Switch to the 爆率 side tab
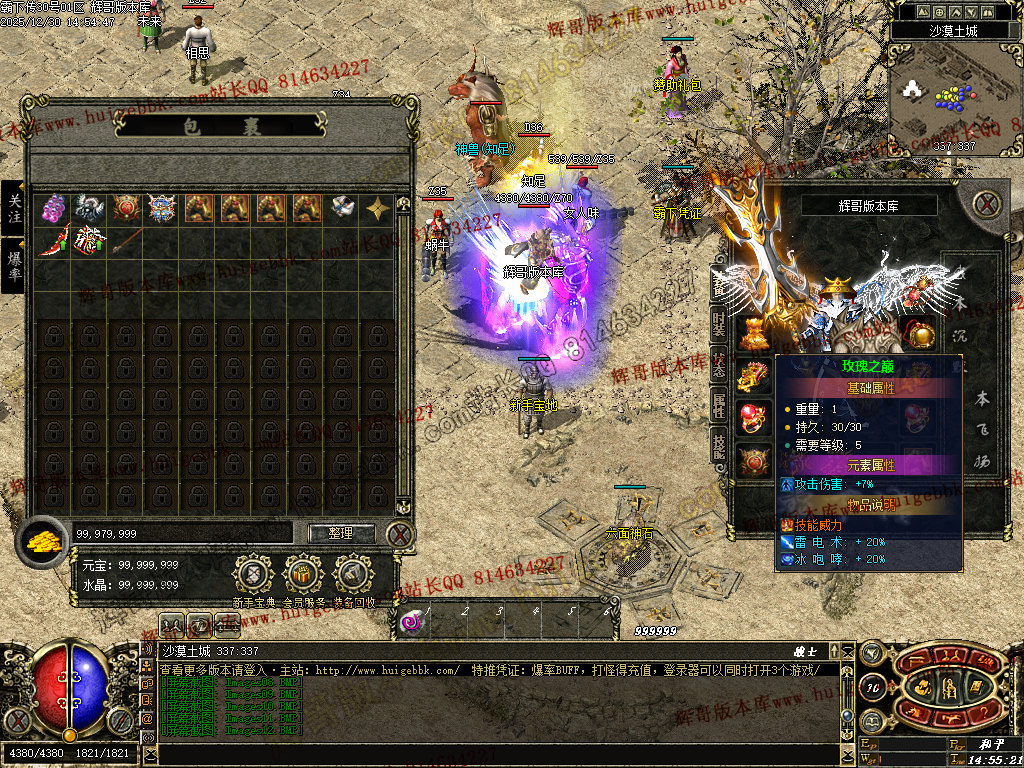This screenshot has height=768, width=1024. [14, 265]
